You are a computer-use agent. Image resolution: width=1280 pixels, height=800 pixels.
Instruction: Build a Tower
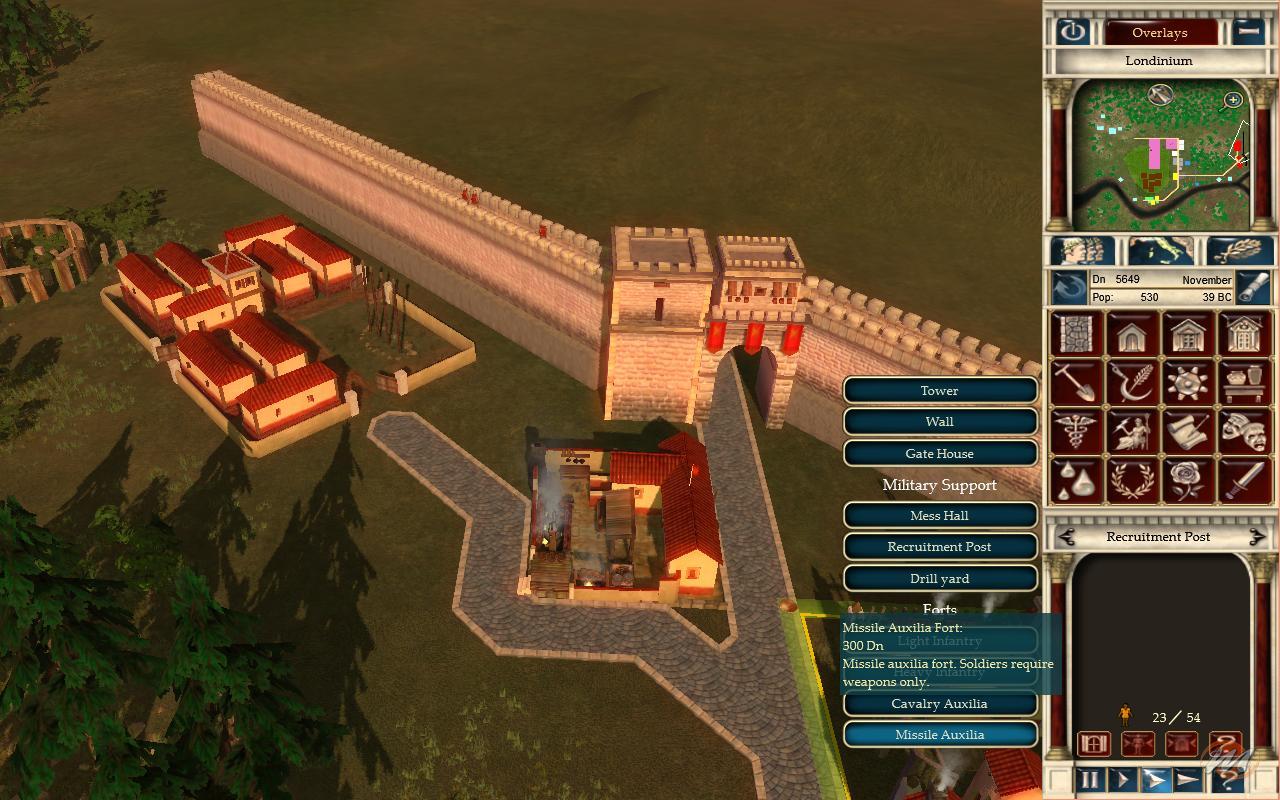coord(938,390)
